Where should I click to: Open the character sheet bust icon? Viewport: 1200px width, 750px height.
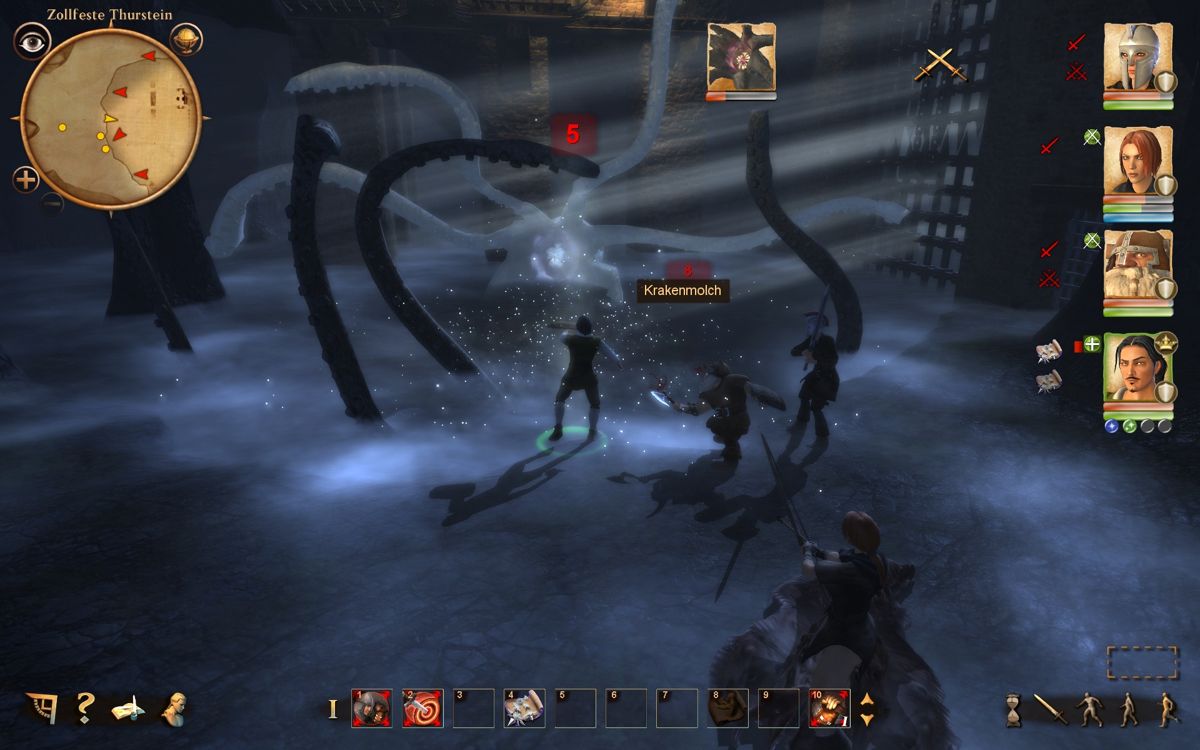(175, 707)
